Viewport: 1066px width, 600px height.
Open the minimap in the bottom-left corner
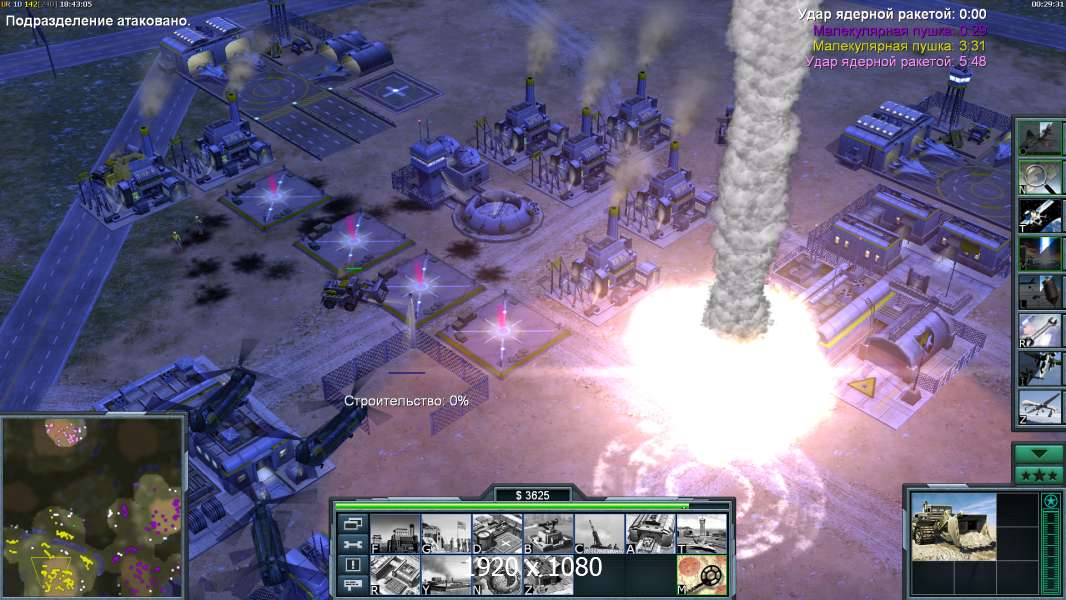[x=92, y=507]
